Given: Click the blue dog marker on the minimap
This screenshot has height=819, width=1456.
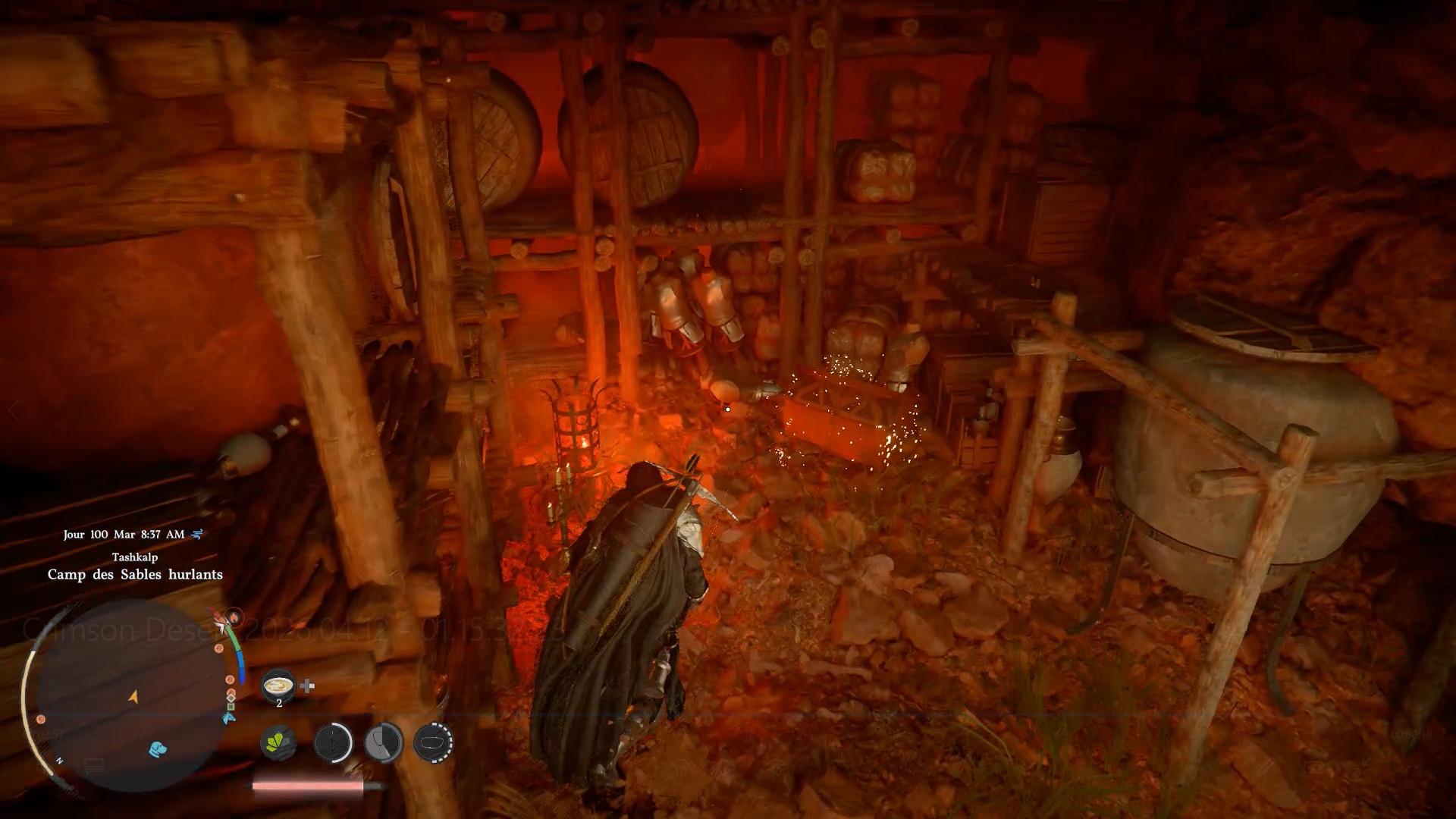Looking at the screenshot, I should tap(158, 749).
